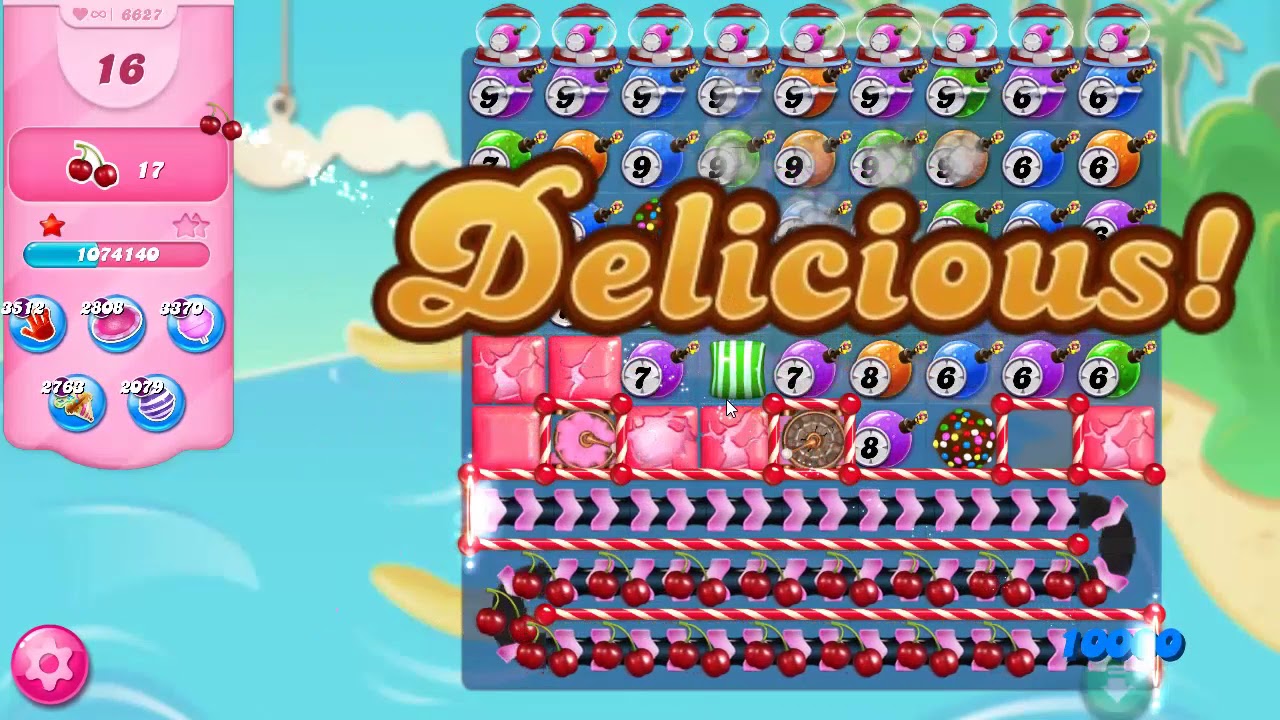Tap the spiral lollipop inside the licorice cage

coord(585,437)
